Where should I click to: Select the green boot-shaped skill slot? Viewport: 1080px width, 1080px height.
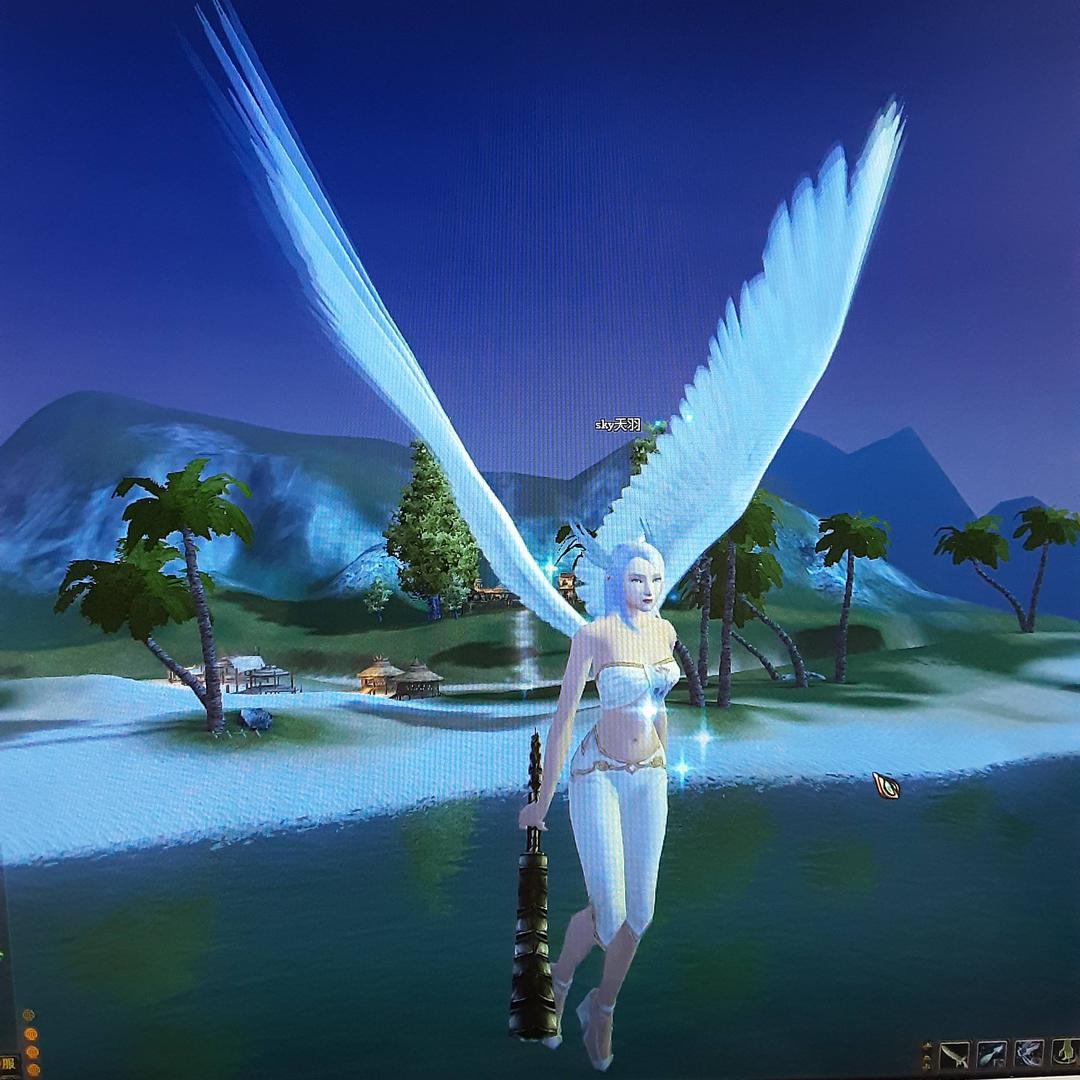(x=1065, y=1054)
